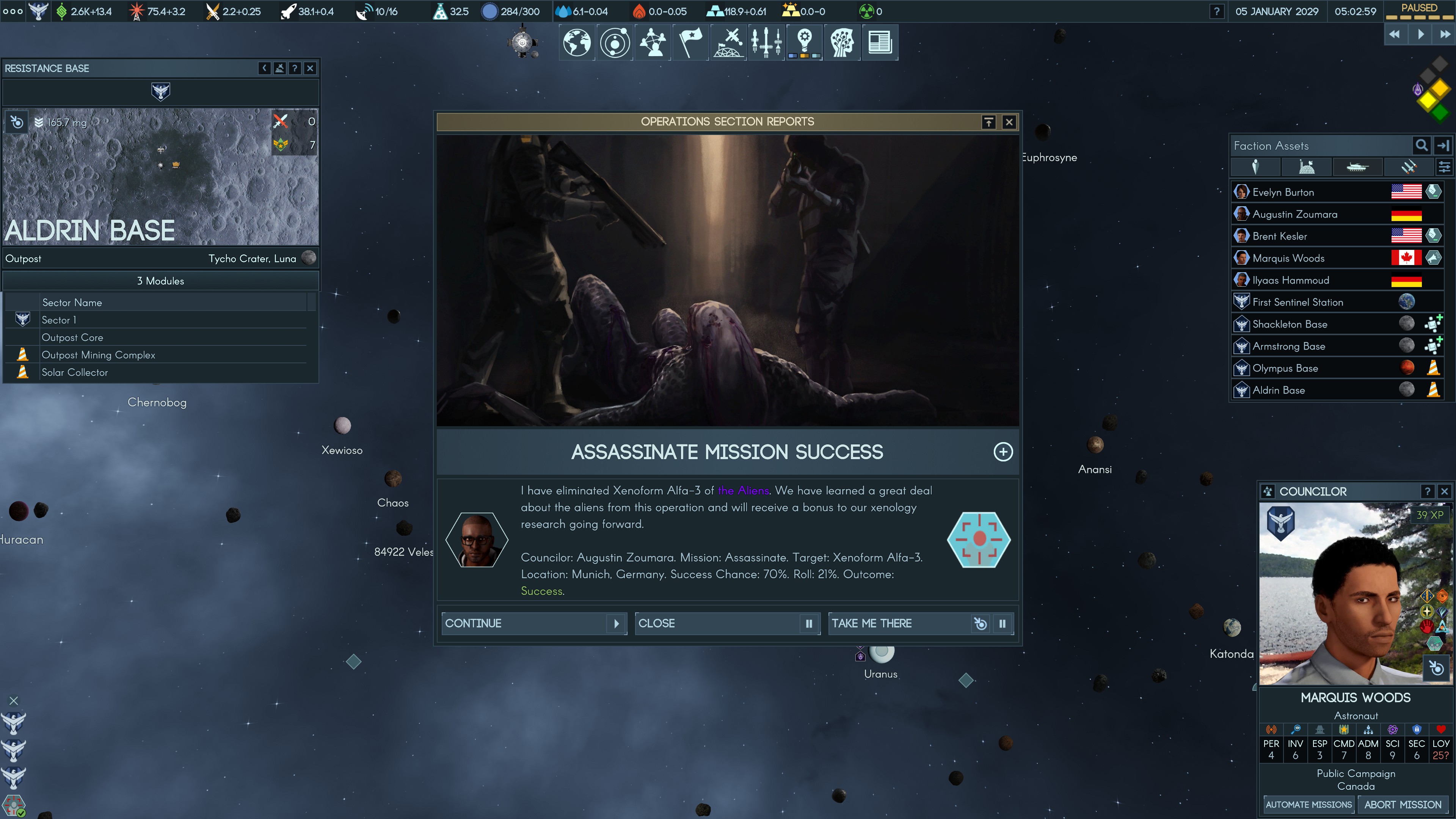1456x819 pixels.
Task: Open the intel newspaper icon
Action: (880, 42)
